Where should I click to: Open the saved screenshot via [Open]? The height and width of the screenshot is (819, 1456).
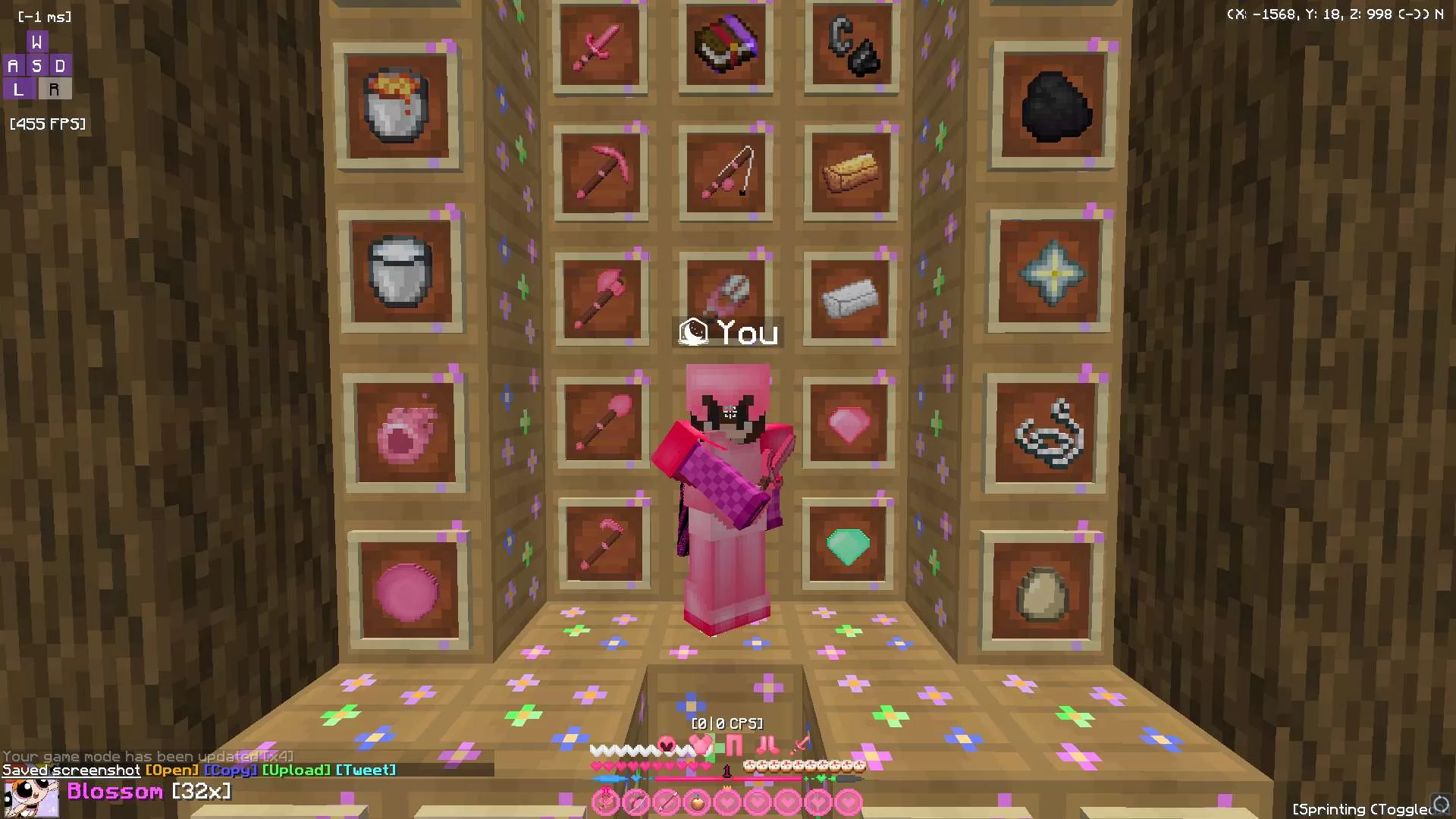click(x=171, y=770)
